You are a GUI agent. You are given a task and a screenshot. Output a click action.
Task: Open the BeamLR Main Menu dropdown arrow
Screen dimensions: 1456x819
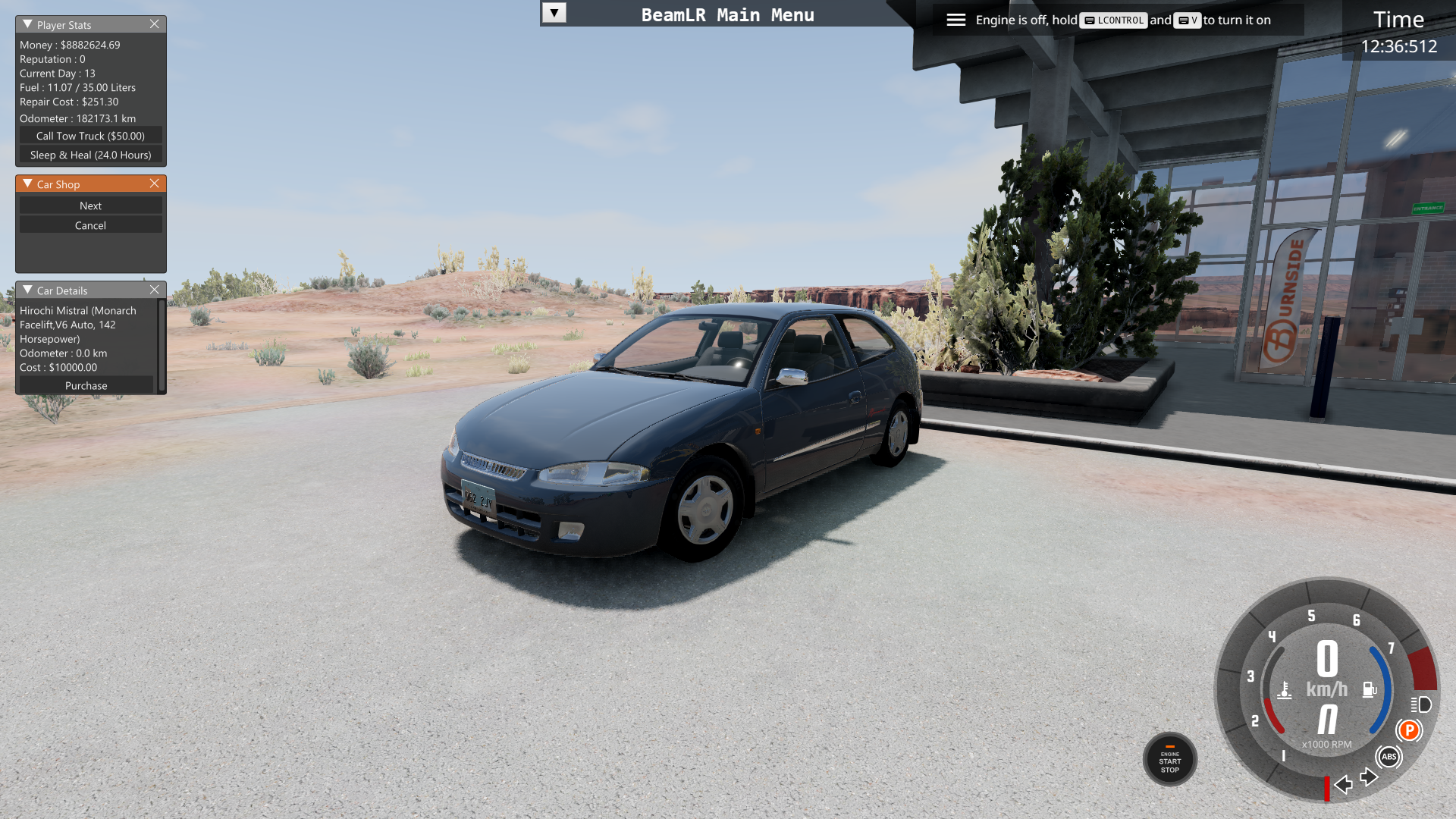[x=554, y=13]
